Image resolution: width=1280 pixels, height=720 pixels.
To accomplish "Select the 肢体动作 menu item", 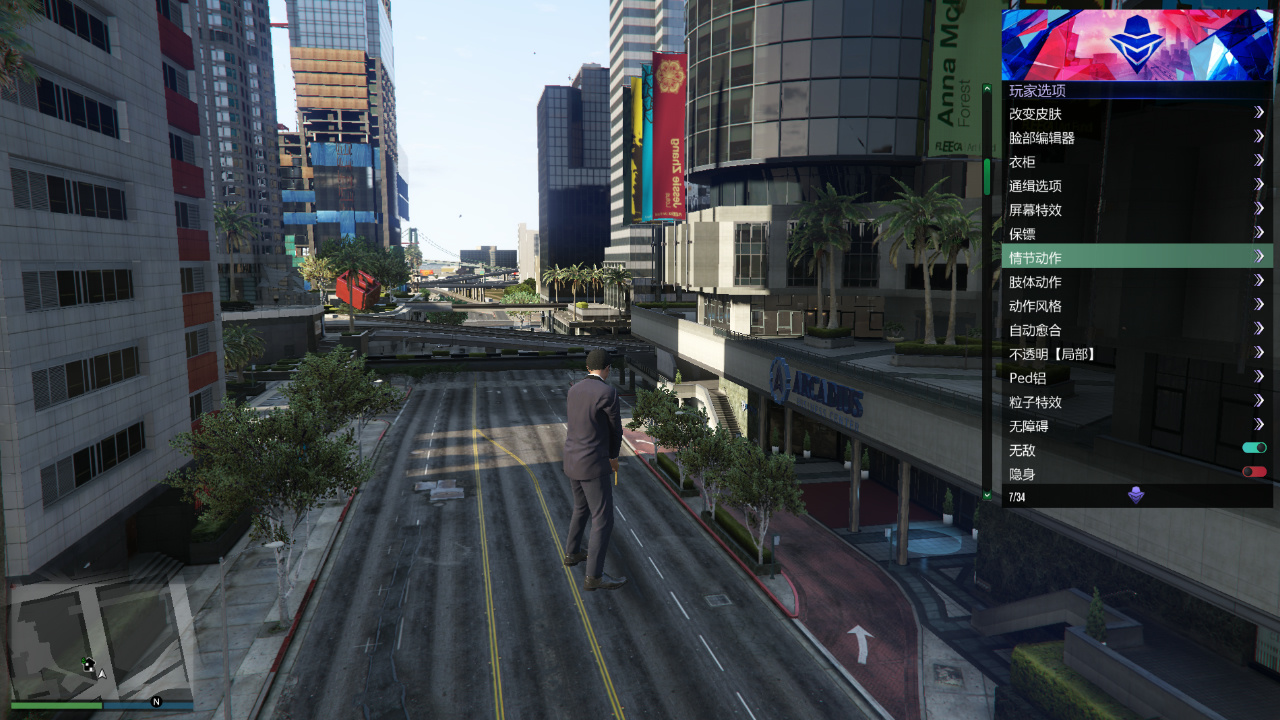I will coord(1100,281).
